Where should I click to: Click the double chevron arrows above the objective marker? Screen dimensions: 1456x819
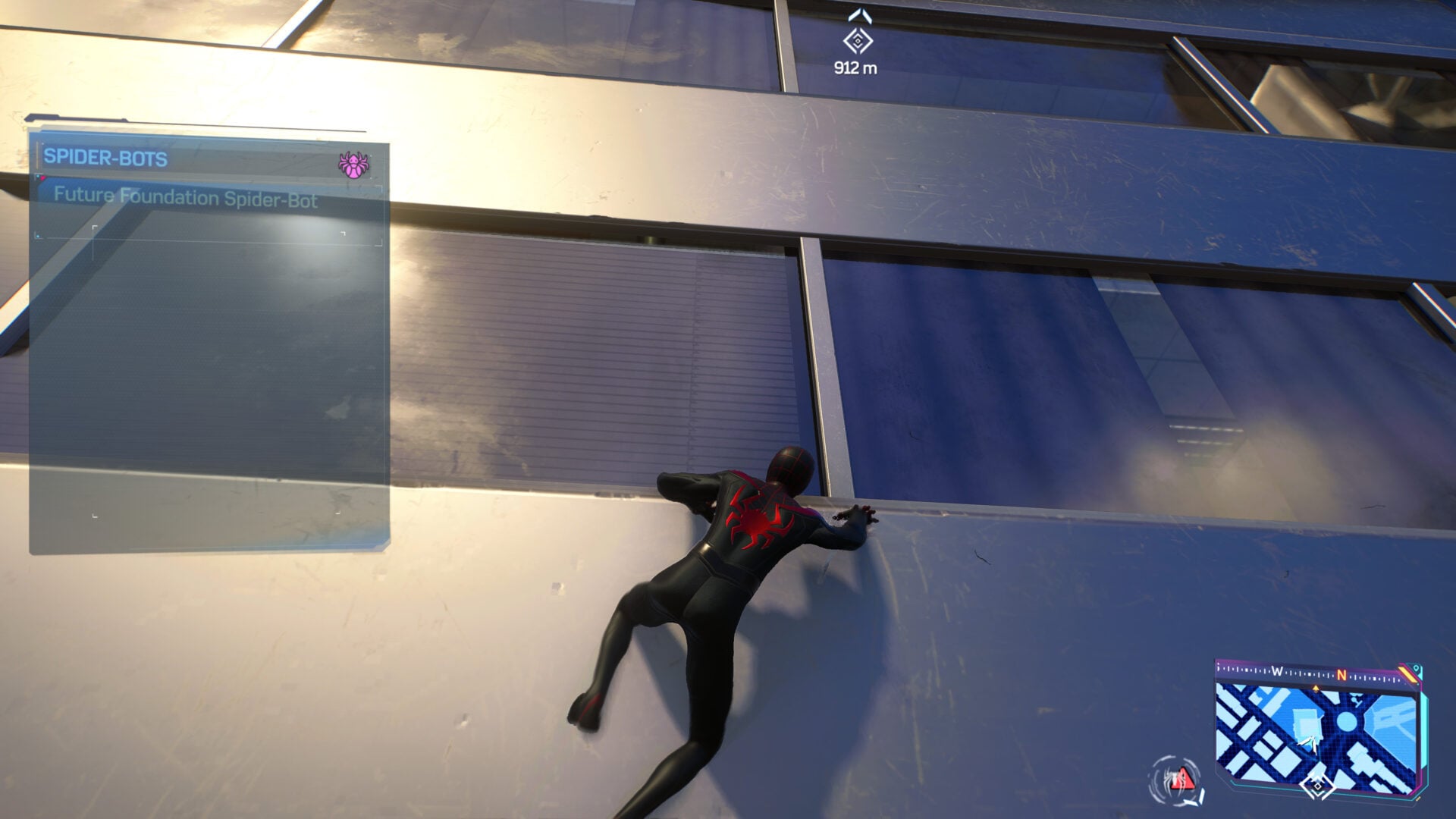860,15
